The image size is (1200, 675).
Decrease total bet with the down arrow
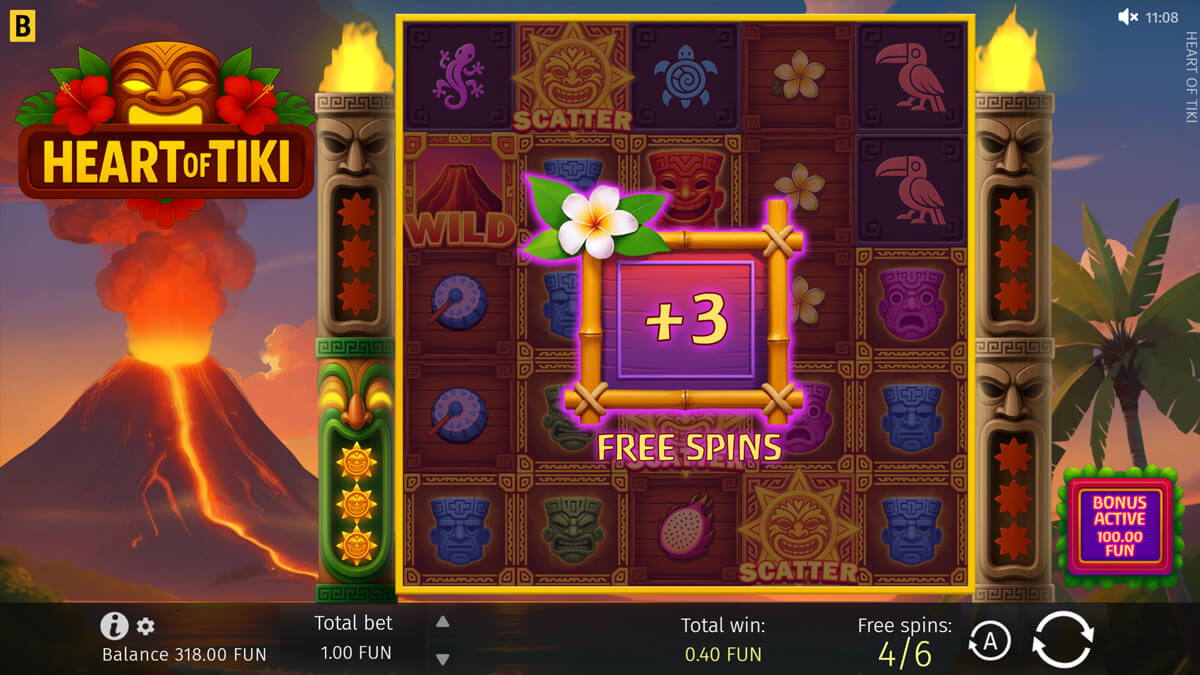click(x=442, y=658)
